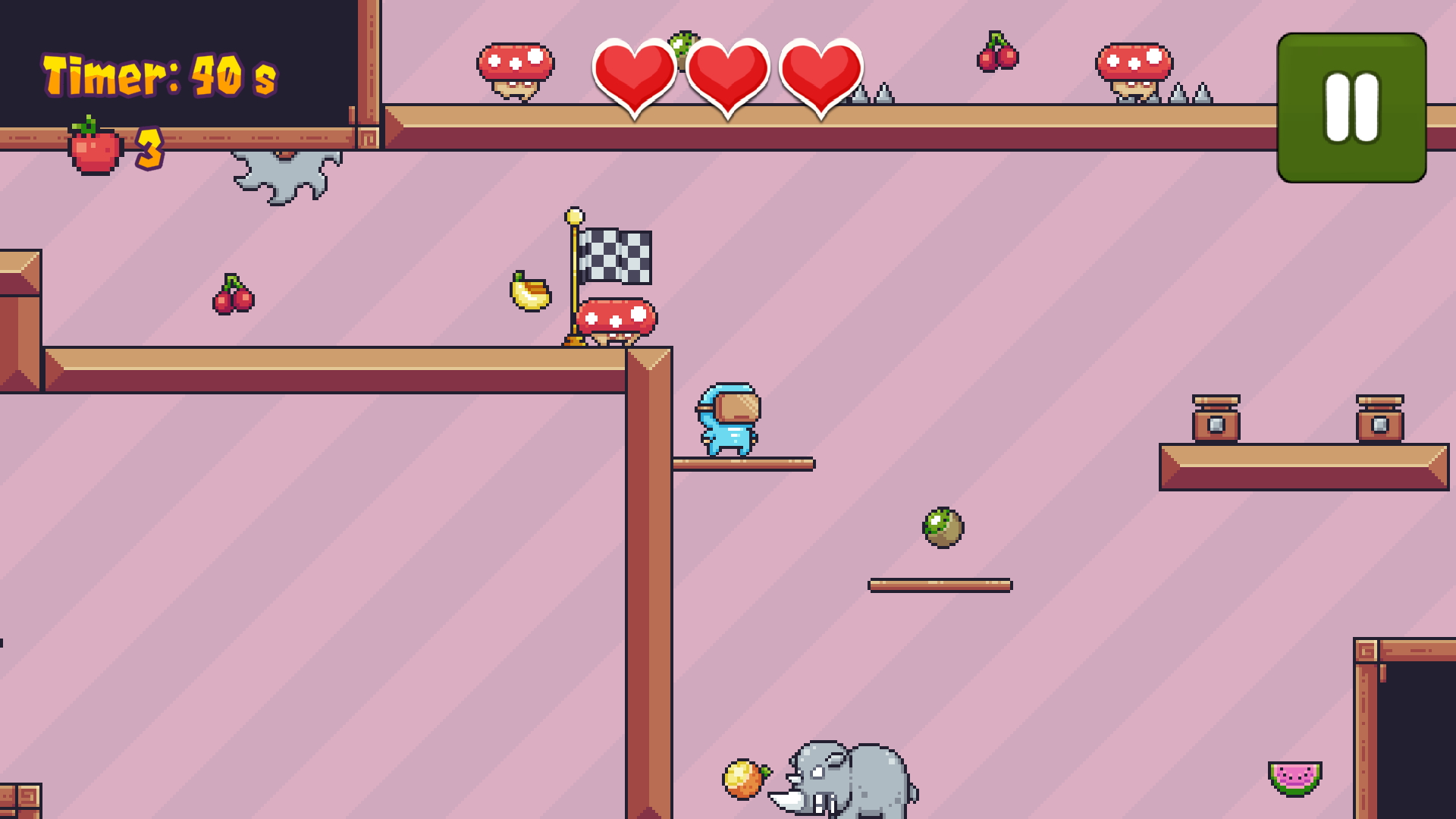Screen dimensions: 1456x819
Task: Select the kiwi fruit above the small platform
Action: (943, 527)
